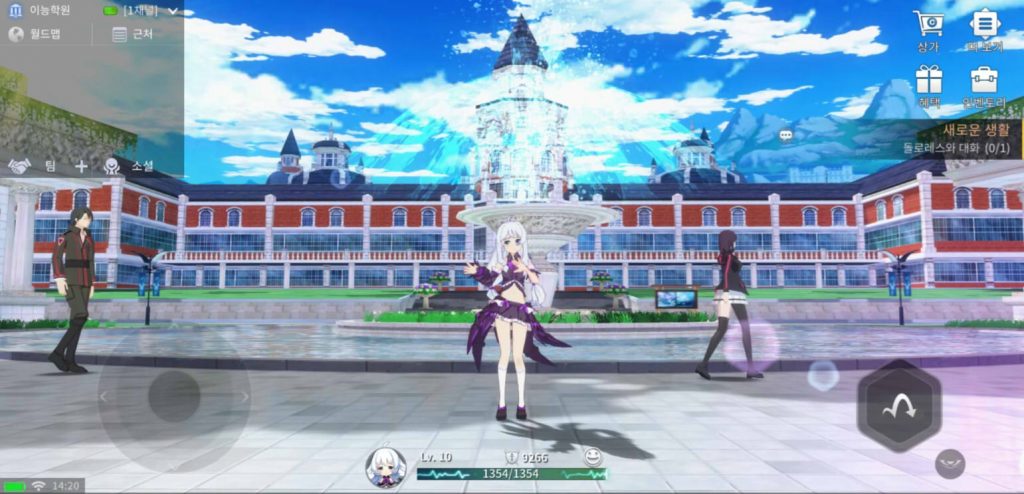Click the chat bubble icon in the sky
This screenshot has height=494, width=1024.
click(x=786, y=135)
